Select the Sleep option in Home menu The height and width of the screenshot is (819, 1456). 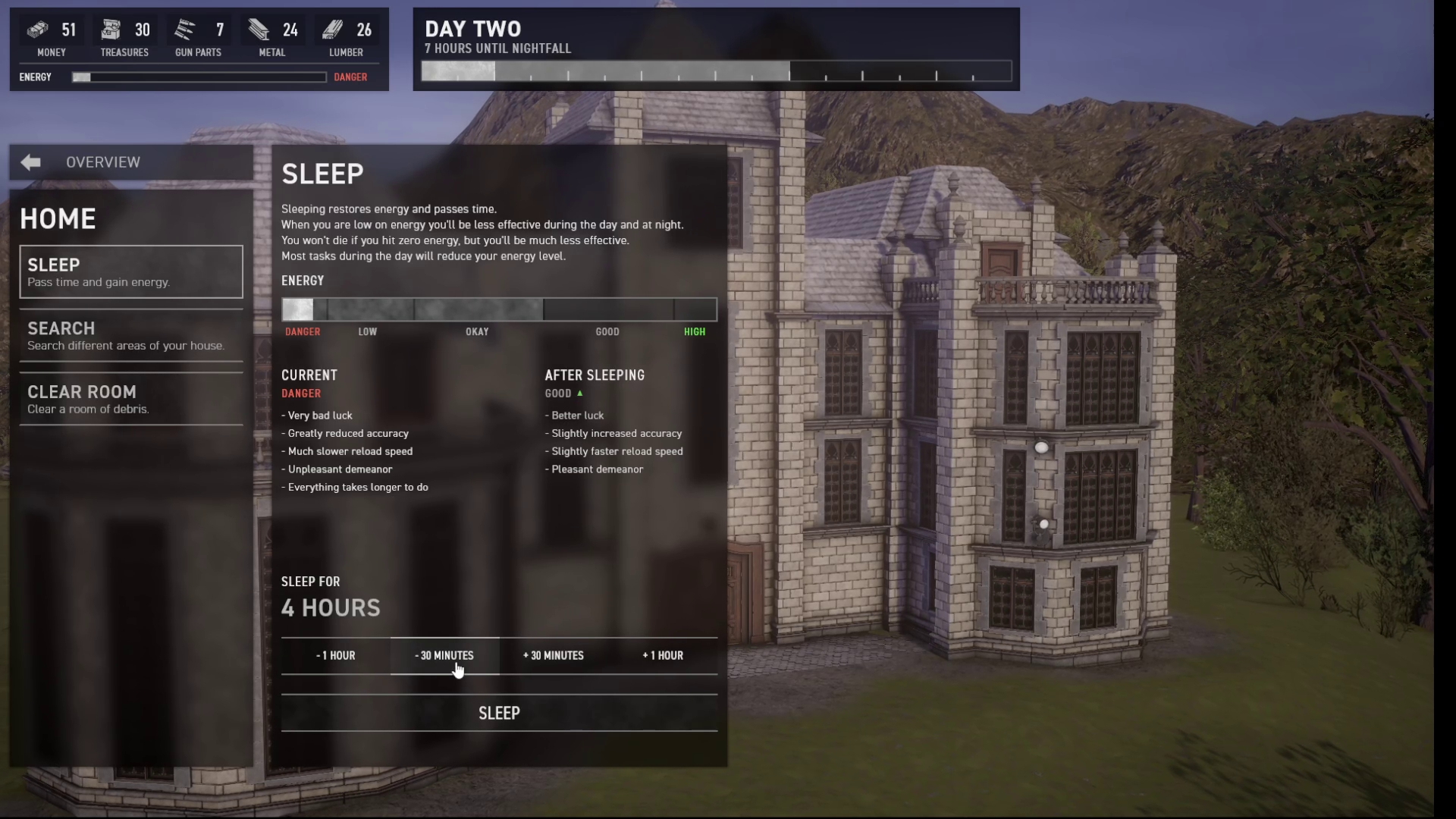click(130, 272)
